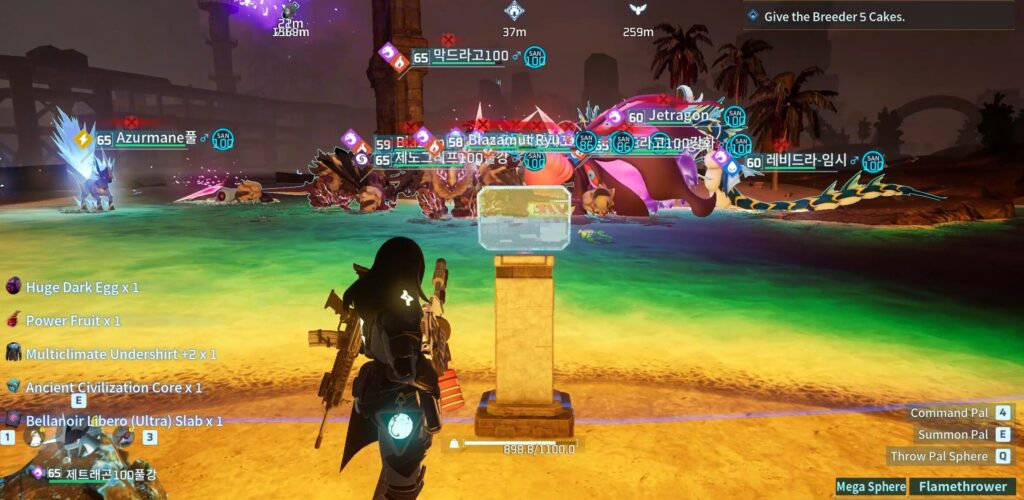This screenshot has width=1024, height=500.
Task: Click the diamond compass marker at 37m
Action: (514, 11)
